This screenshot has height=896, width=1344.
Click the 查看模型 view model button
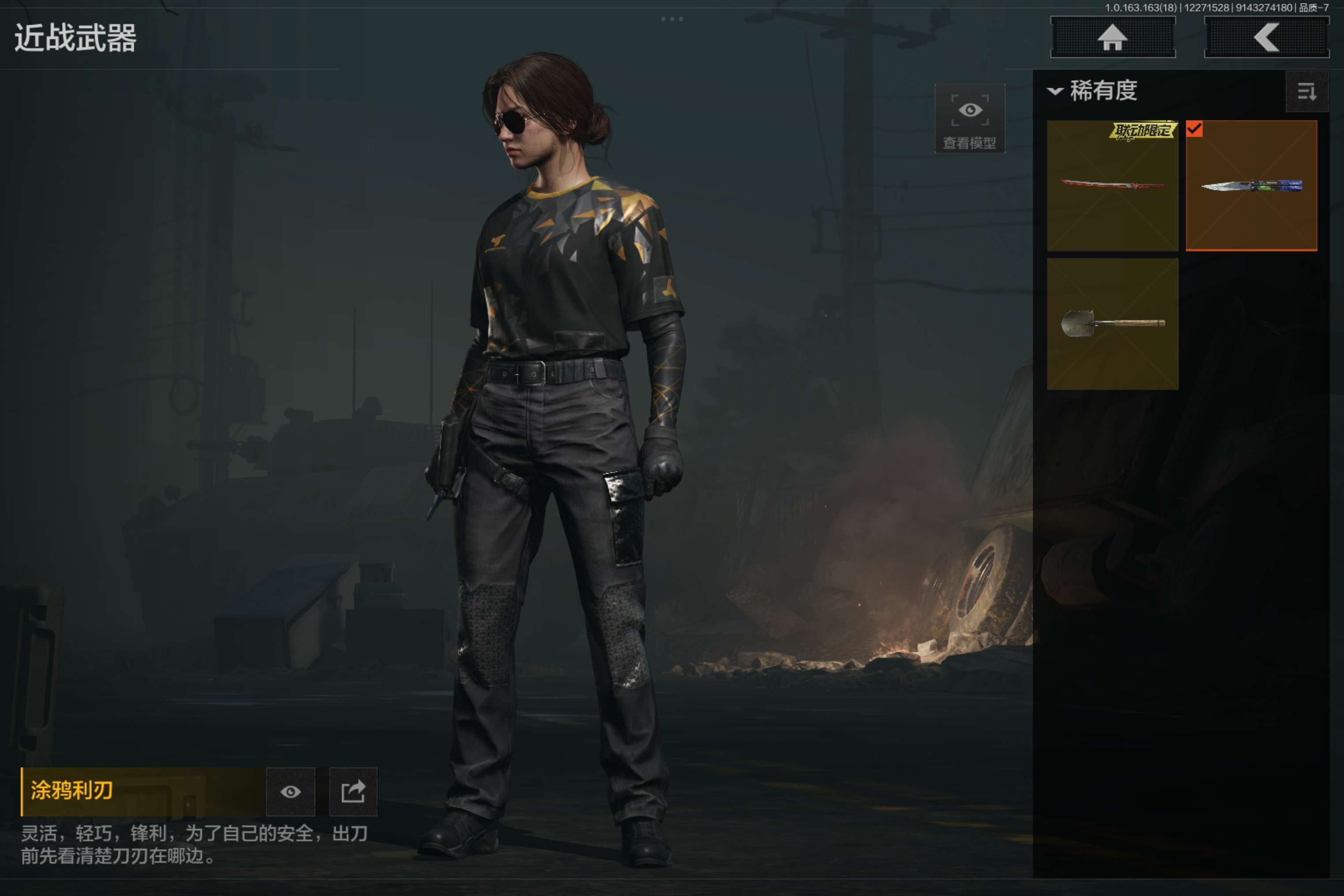pyautogui.click(x=969, y=119)
